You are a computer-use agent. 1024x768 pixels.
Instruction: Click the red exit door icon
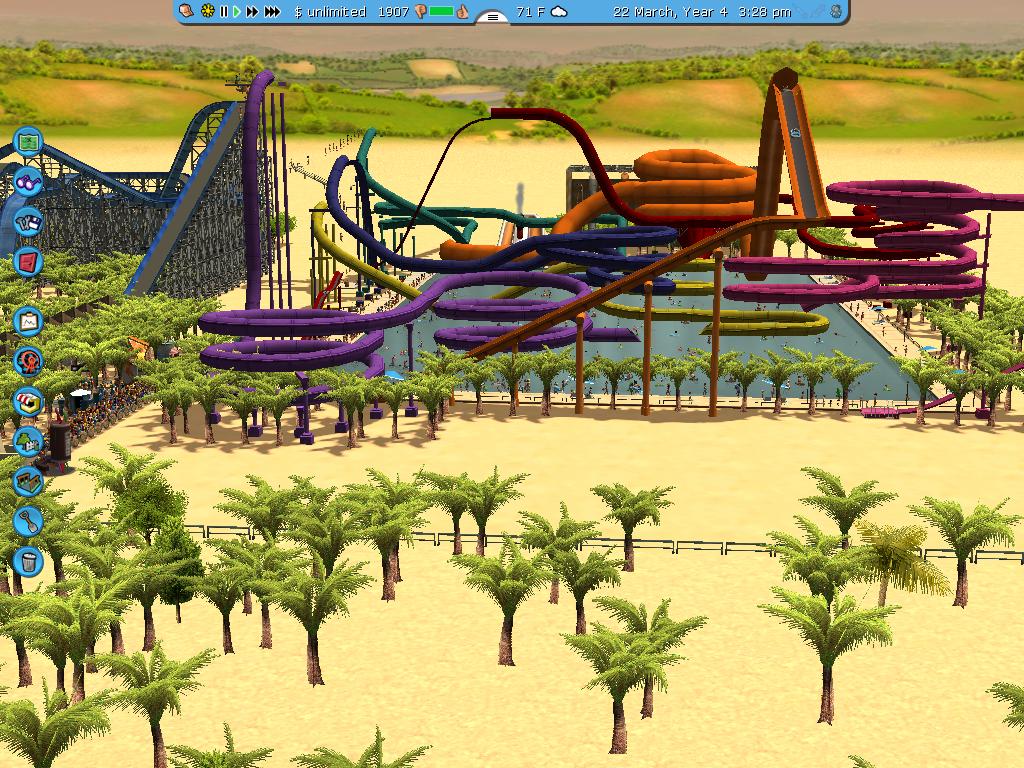(28, 263)
